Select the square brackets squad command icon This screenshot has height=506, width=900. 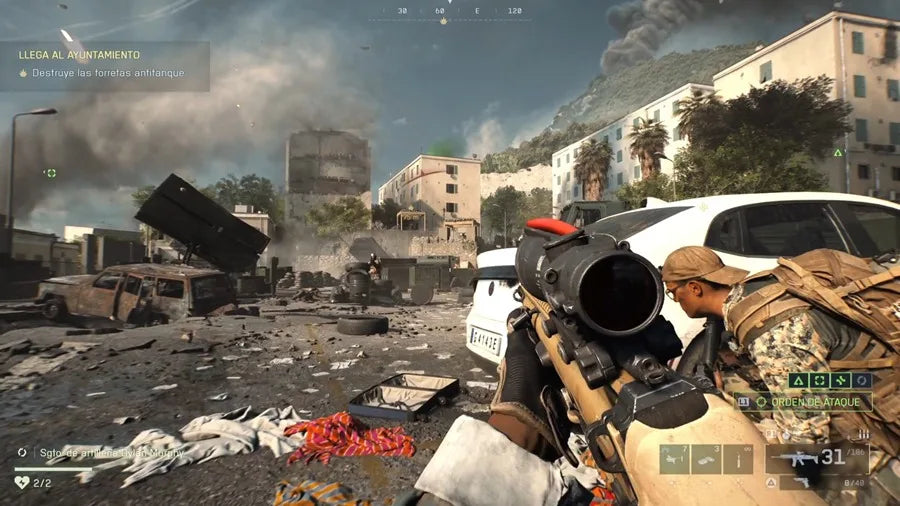click(x=818, y=380)
